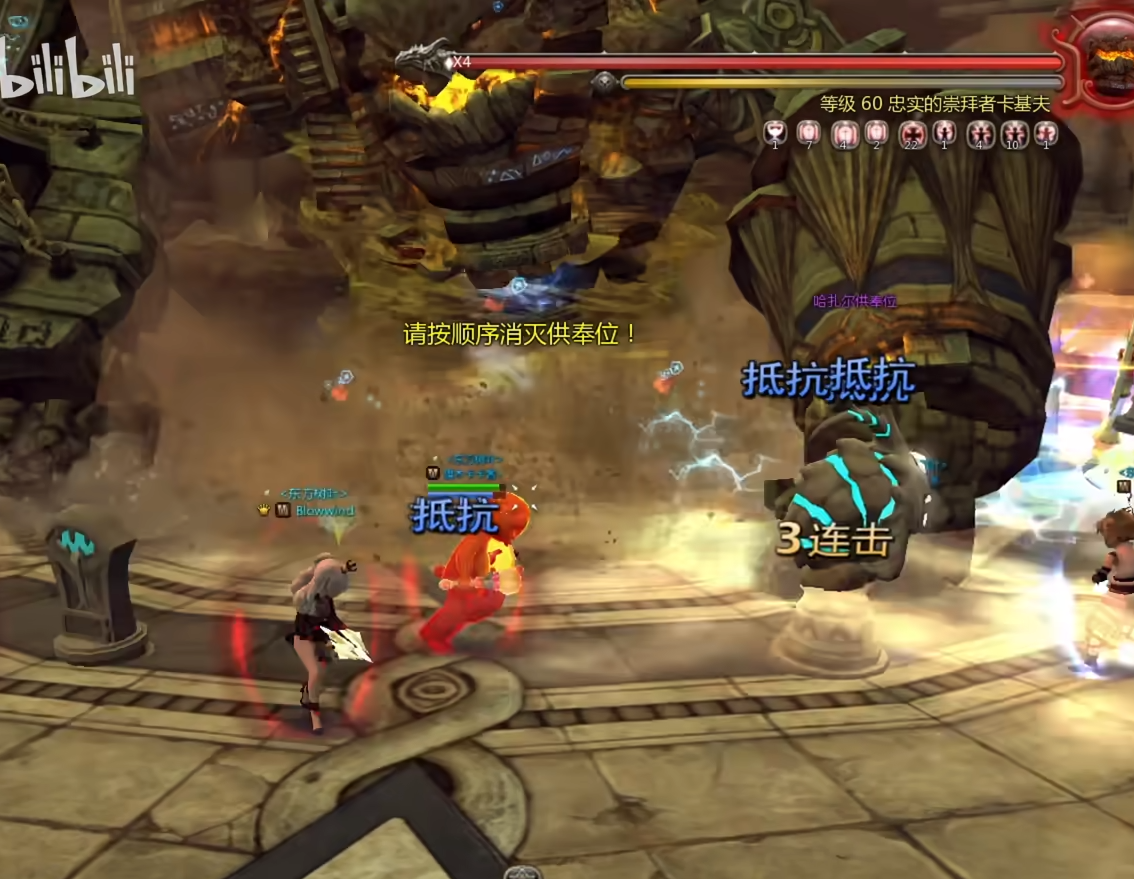Image resolution: width=1134 pixels, height=879 pixels.
Task: Select the hourglass status effect icon
Action: (x=773, y=131)
